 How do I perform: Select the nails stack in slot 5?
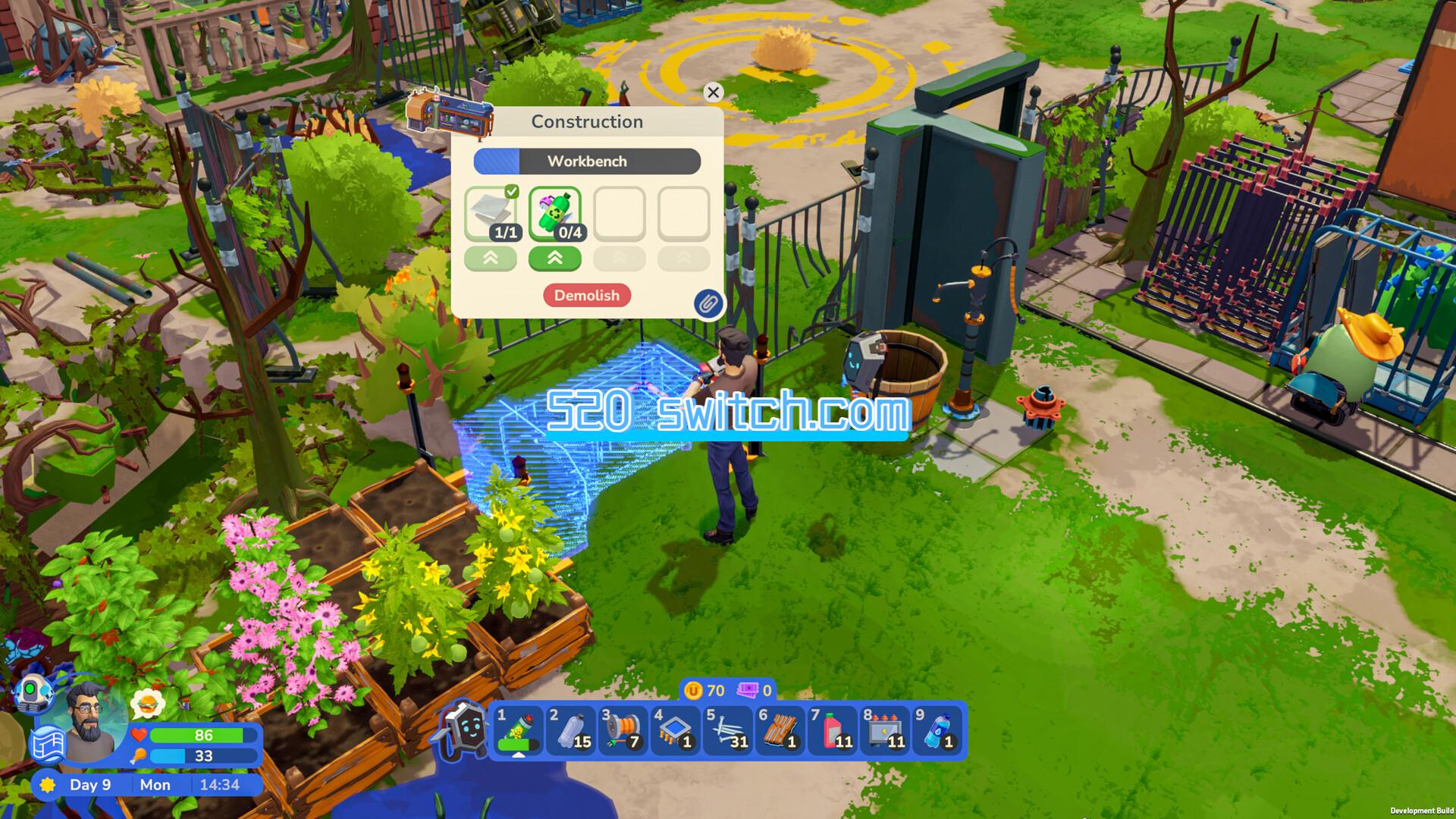click(728, 731)
